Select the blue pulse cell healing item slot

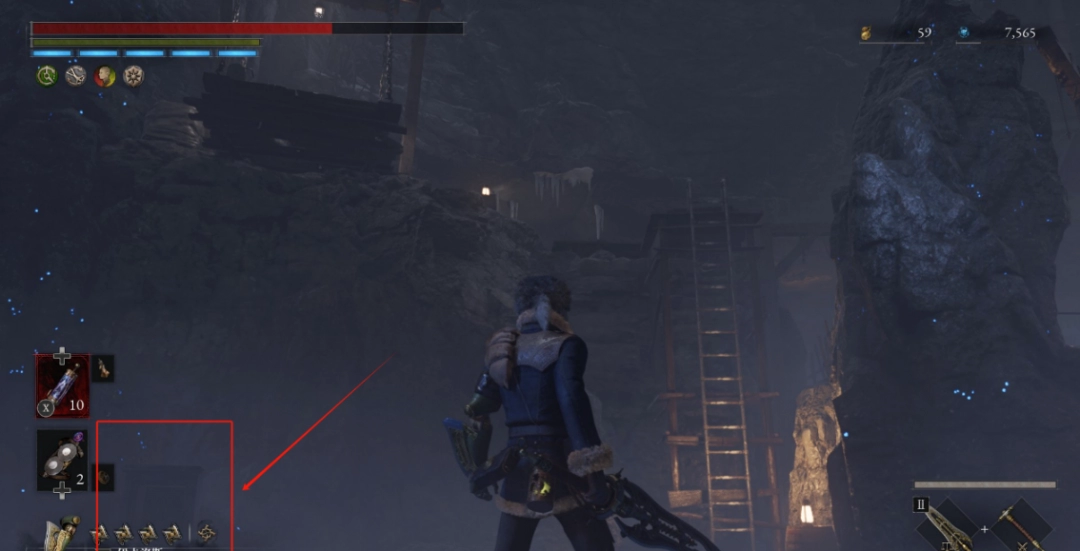(x=62, y=385)
